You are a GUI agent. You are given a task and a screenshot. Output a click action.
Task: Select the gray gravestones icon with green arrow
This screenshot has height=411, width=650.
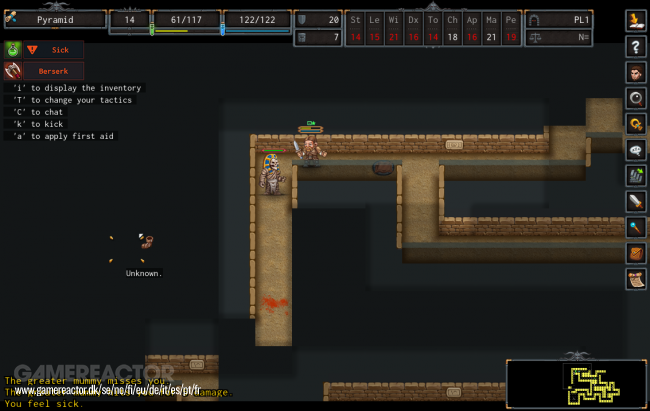click(x=636, y=176)
